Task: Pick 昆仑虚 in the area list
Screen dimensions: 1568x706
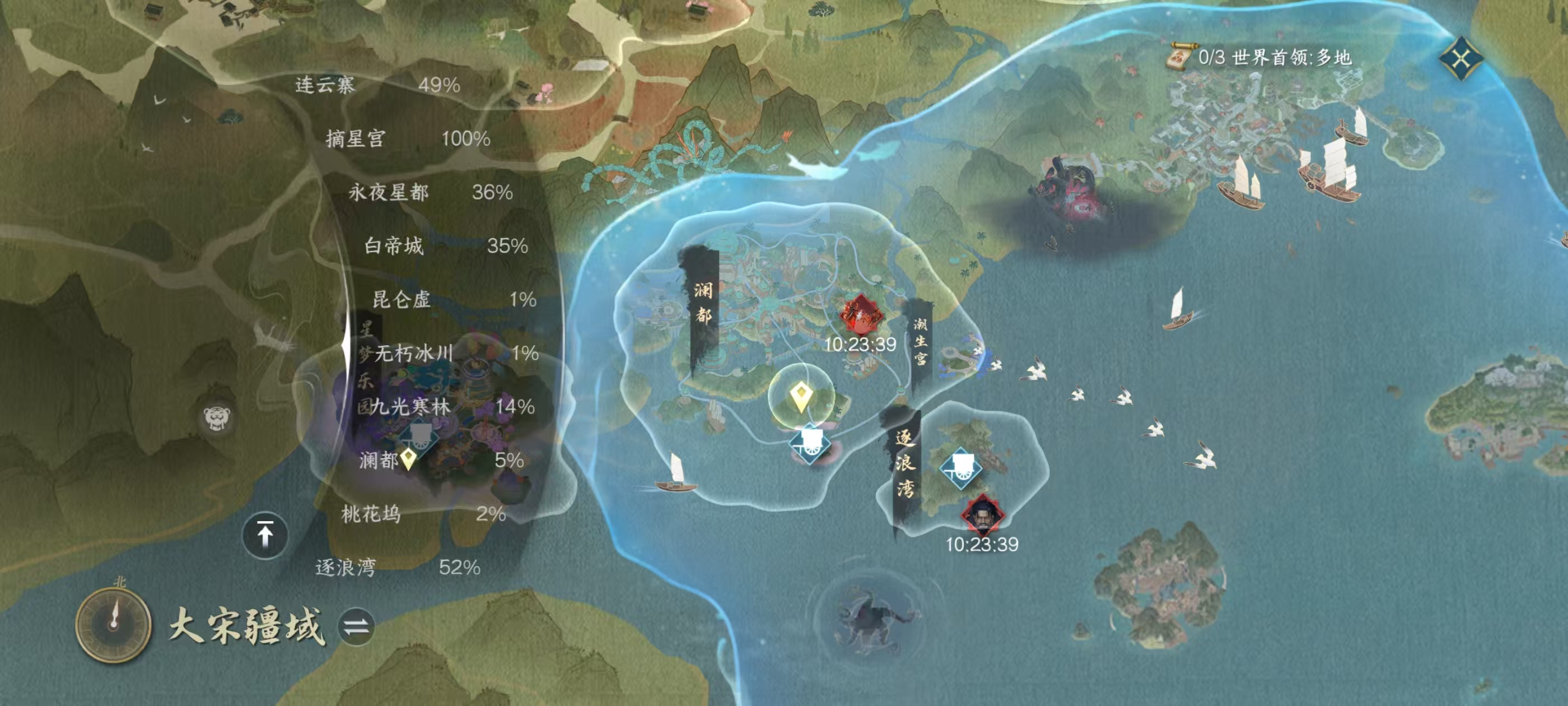Action: (454, 300)
